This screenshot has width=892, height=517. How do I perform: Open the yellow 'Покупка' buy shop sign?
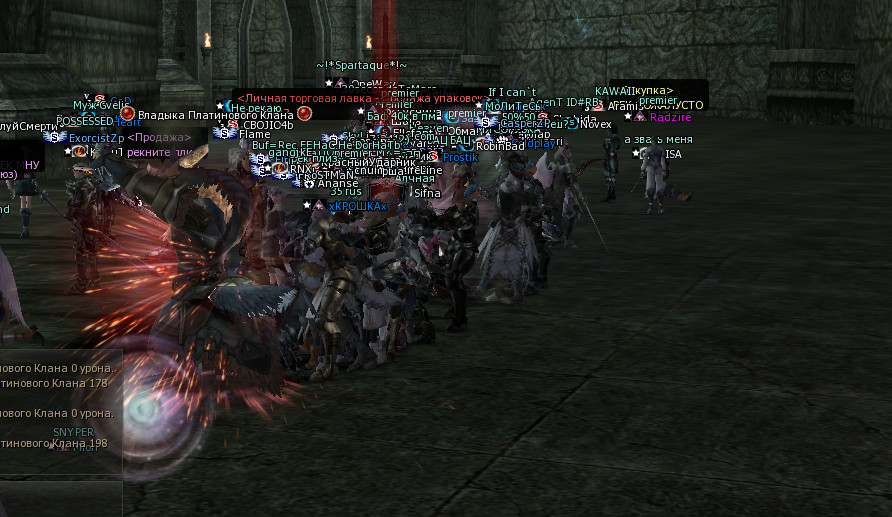coord(653,91)
